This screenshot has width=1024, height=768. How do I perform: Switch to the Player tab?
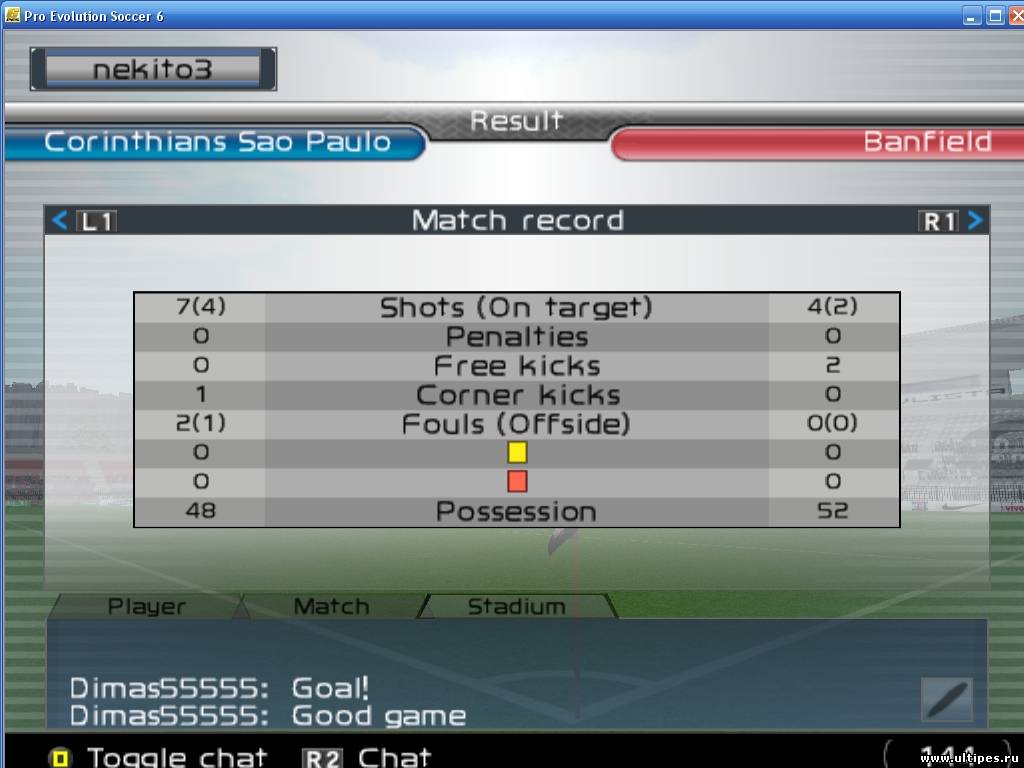click(x=146, y=606)
